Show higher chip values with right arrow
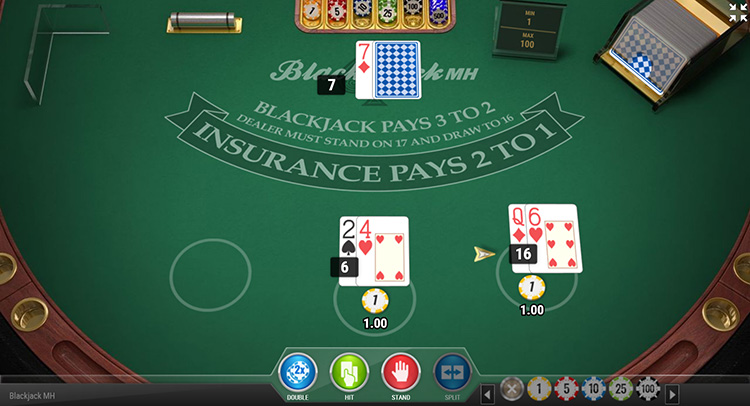Viewport: 750px width, 406px height. (673, 393)
